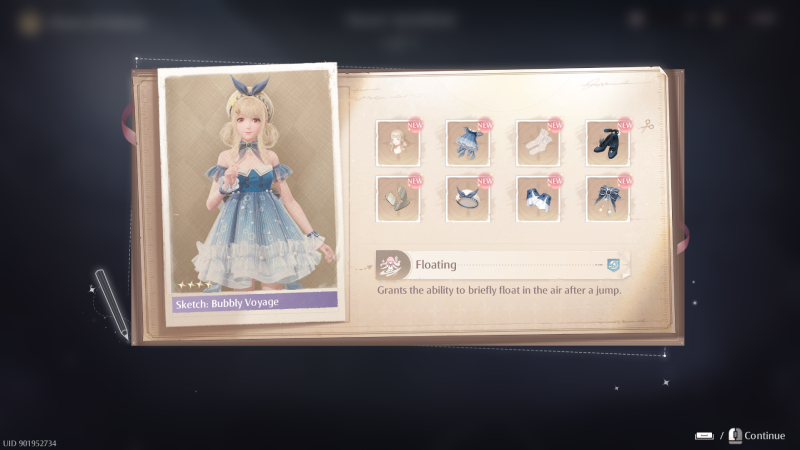Select the blue ribbon headband slot
The height and width of the screenshot is (450, 800).
coord(467,198)
